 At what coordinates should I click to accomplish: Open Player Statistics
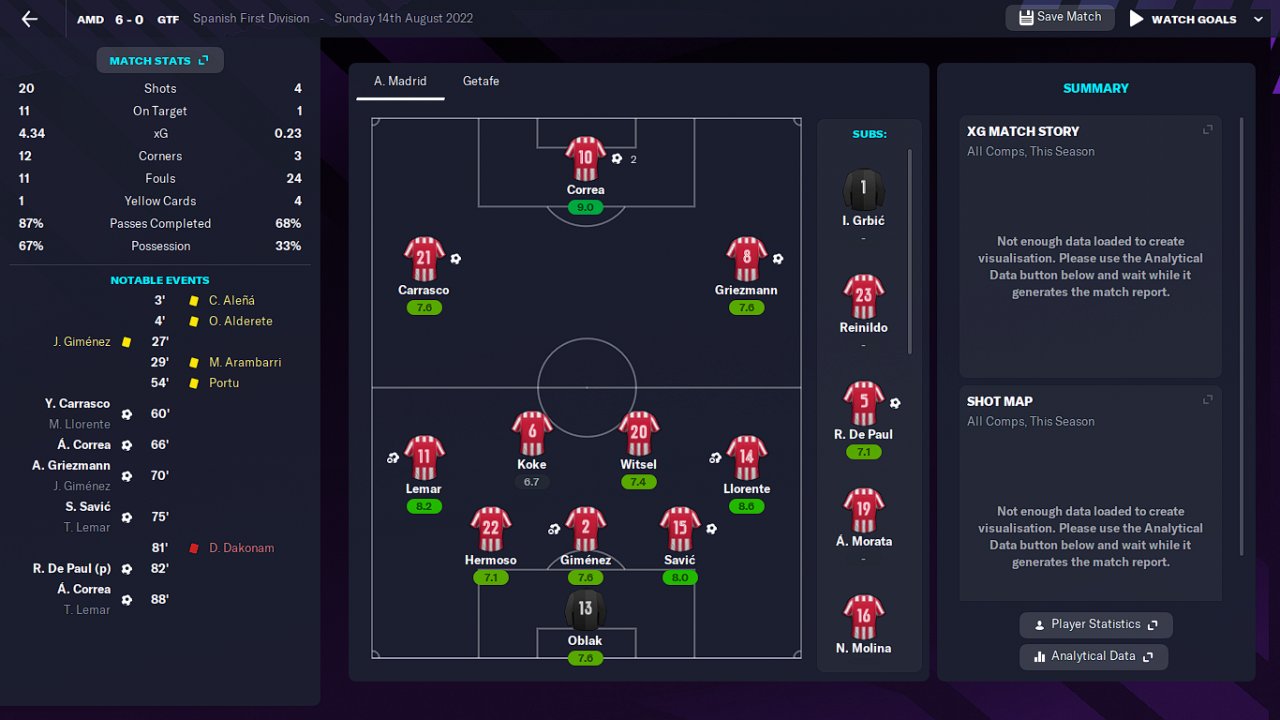pos(1095,625)
